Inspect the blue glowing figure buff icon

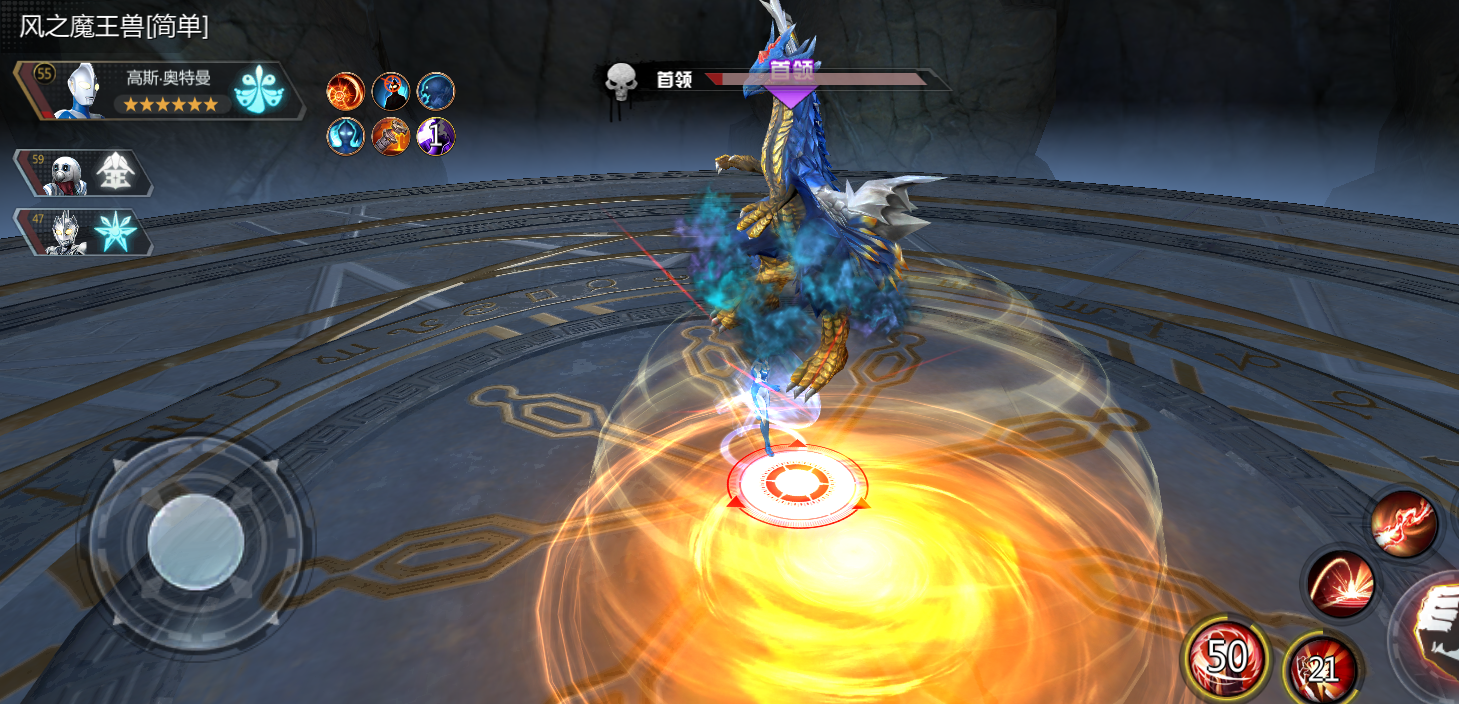[x=346, y=136]
